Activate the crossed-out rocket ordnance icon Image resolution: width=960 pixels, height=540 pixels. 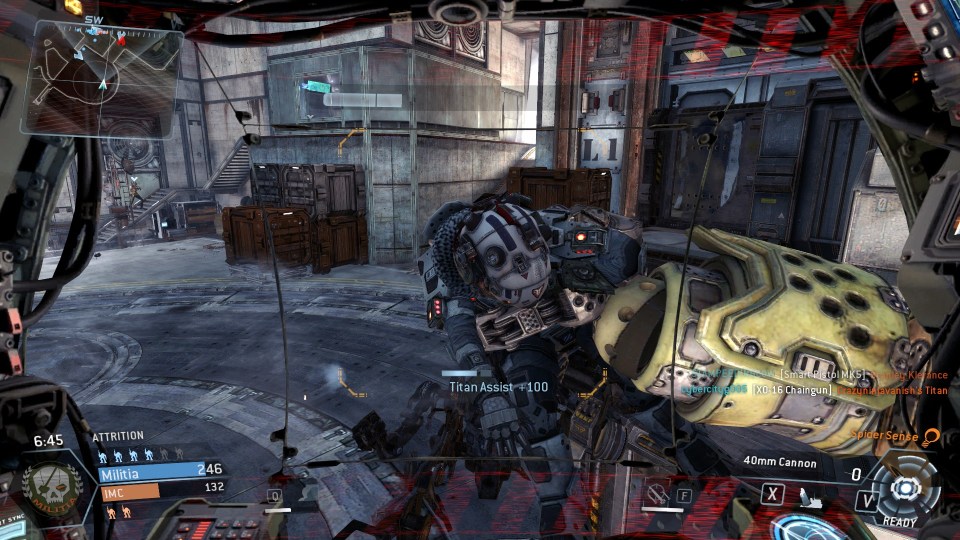(658, 492)
